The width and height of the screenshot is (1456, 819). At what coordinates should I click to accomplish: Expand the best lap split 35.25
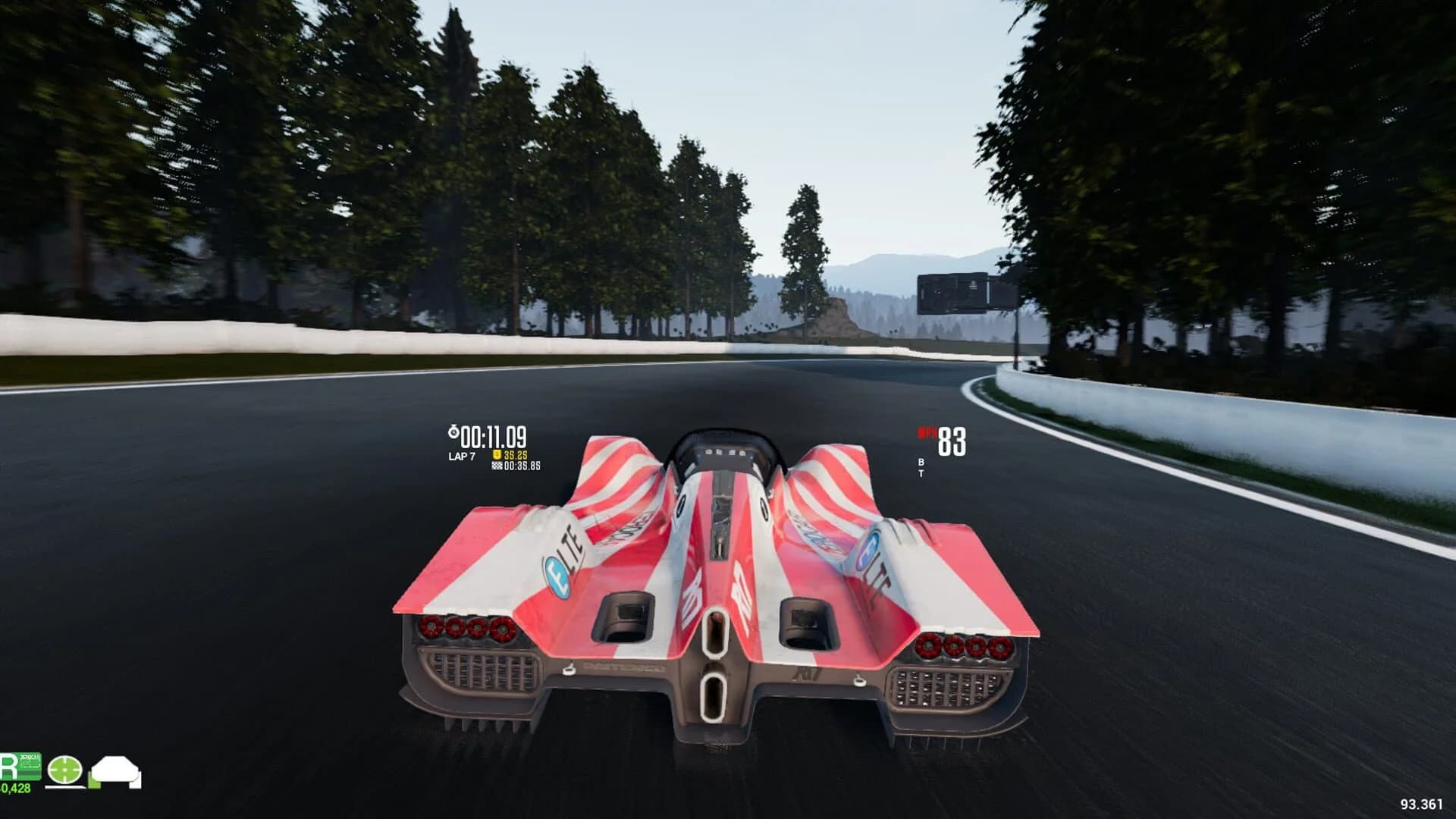click(515, 456)
